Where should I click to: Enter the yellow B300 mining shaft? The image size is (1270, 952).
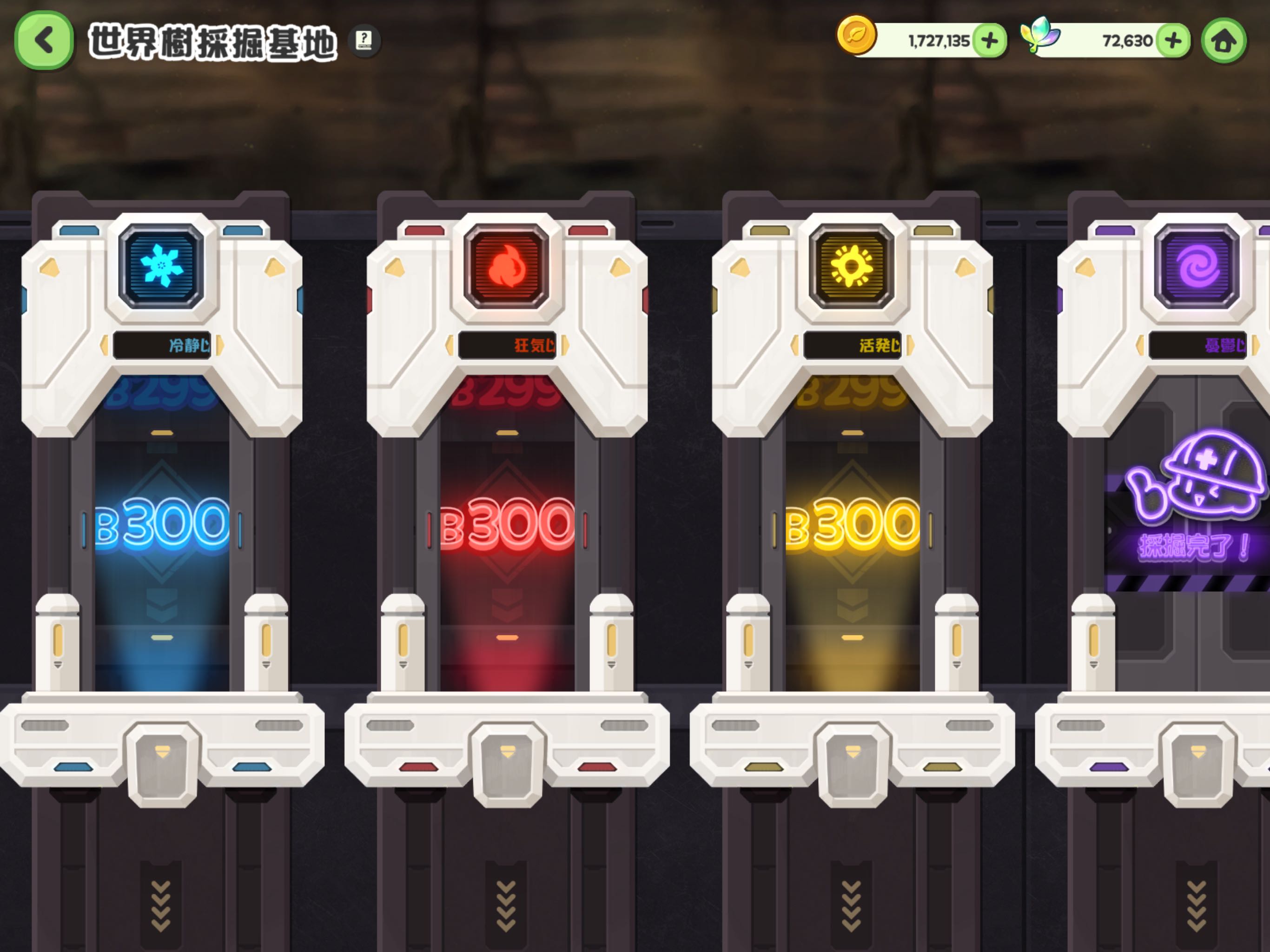853,522
